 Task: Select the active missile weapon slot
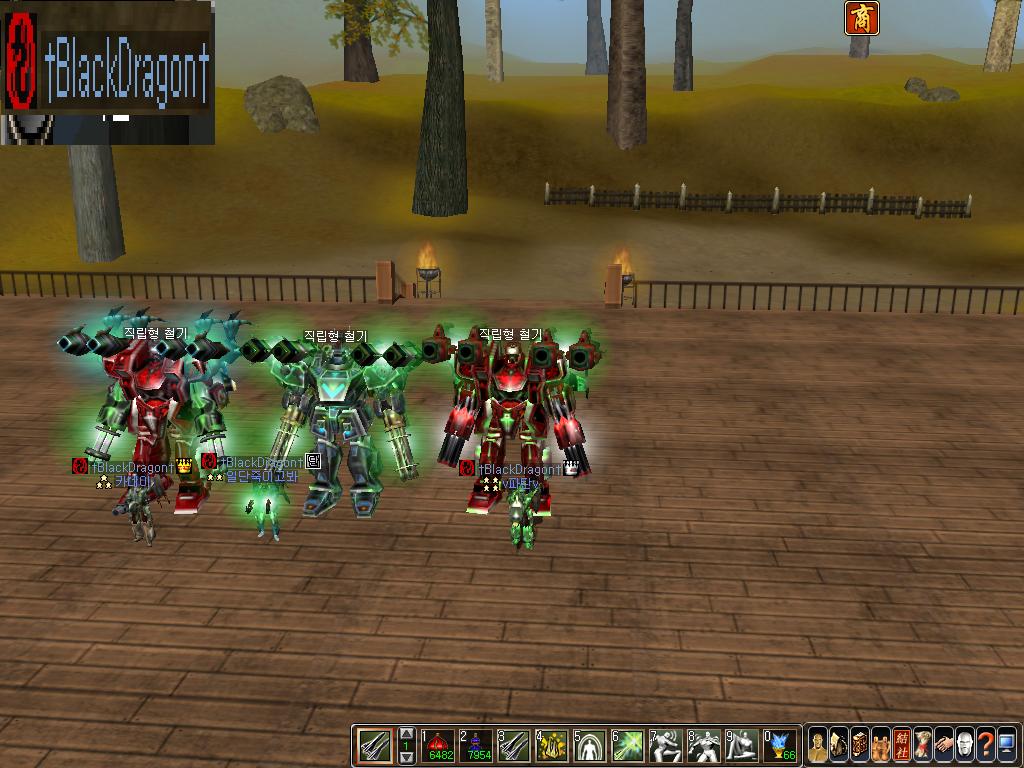coord(374,745)
